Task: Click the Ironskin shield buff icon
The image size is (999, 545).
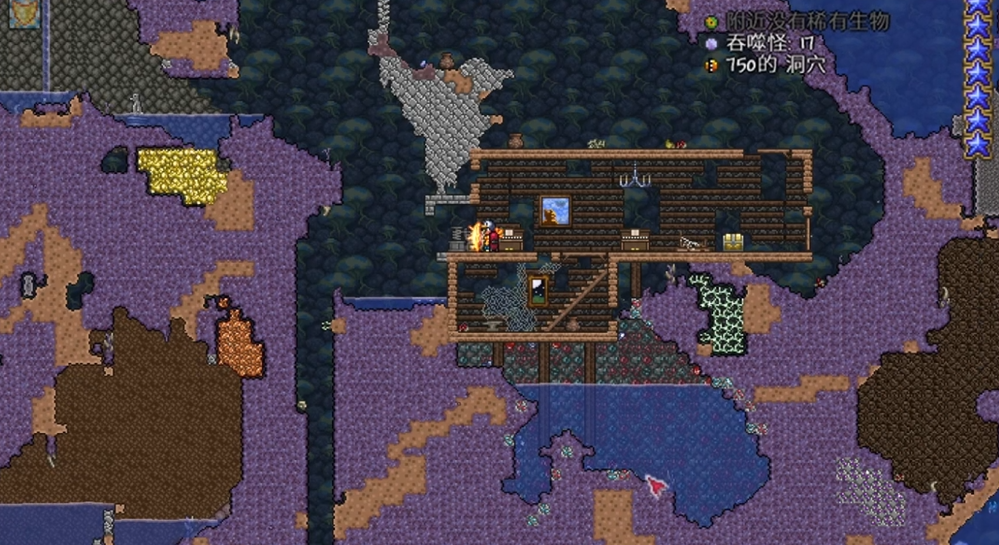Action: point(24,13)
